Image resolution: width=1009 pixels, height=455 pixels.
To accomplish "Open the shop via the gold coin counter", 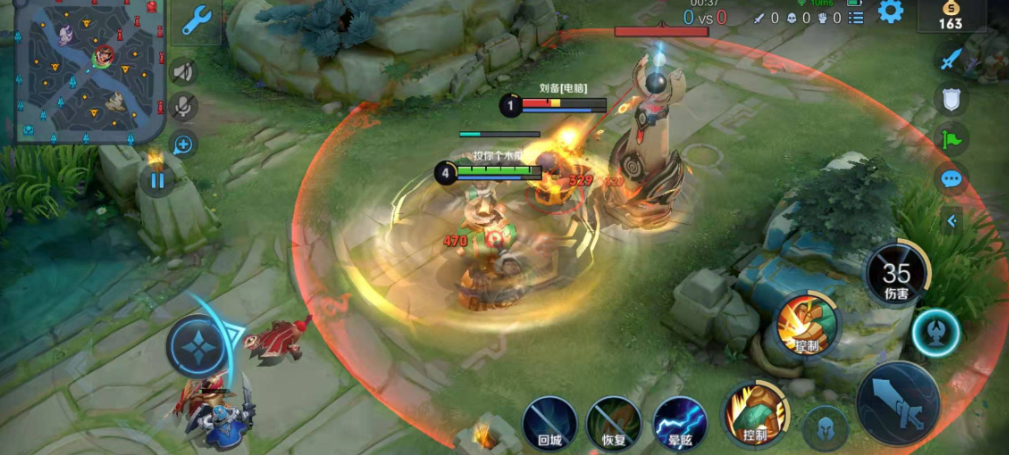I will 950,17.
